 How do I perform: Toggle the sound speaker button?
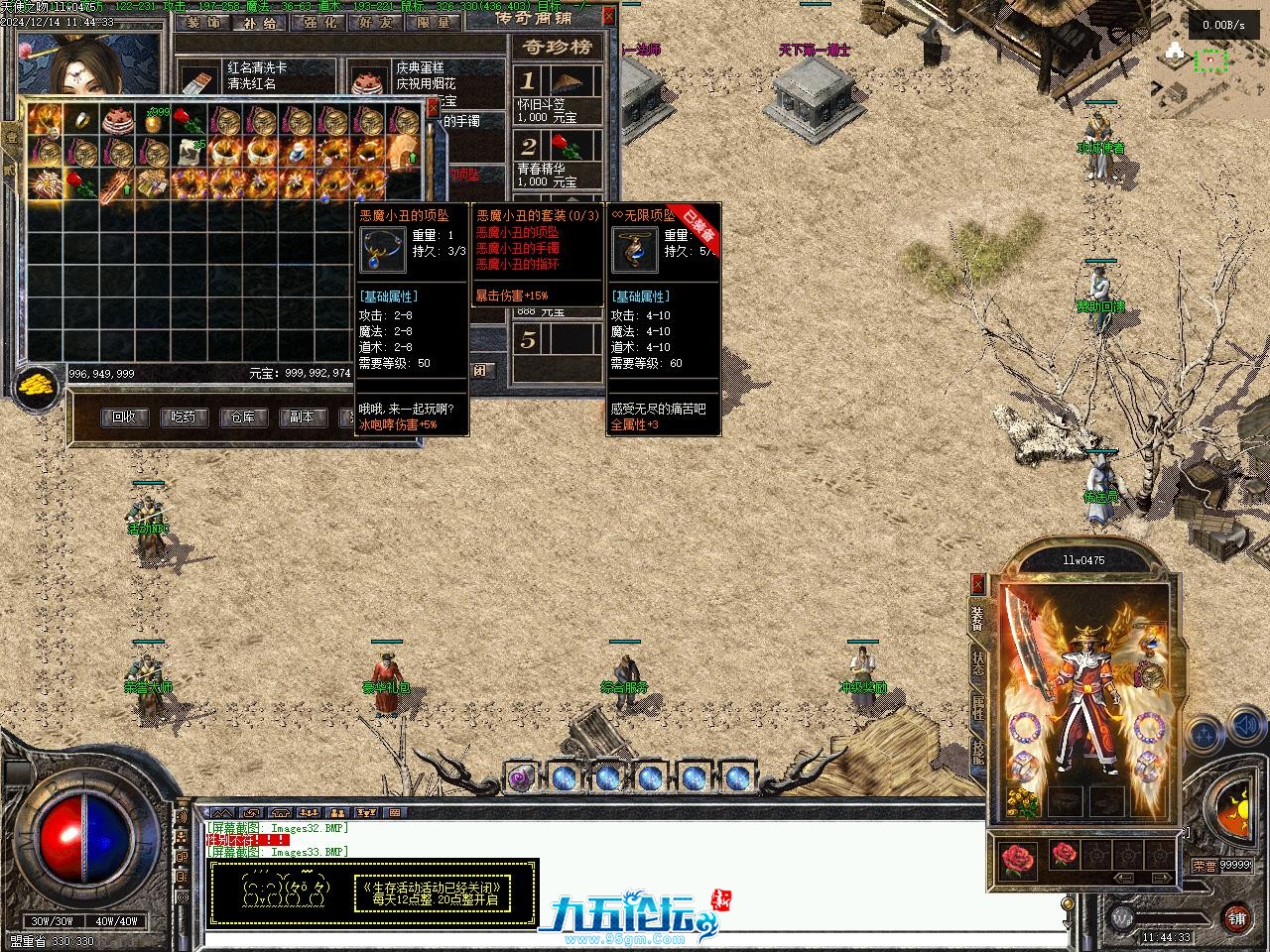click(1245, 731)
